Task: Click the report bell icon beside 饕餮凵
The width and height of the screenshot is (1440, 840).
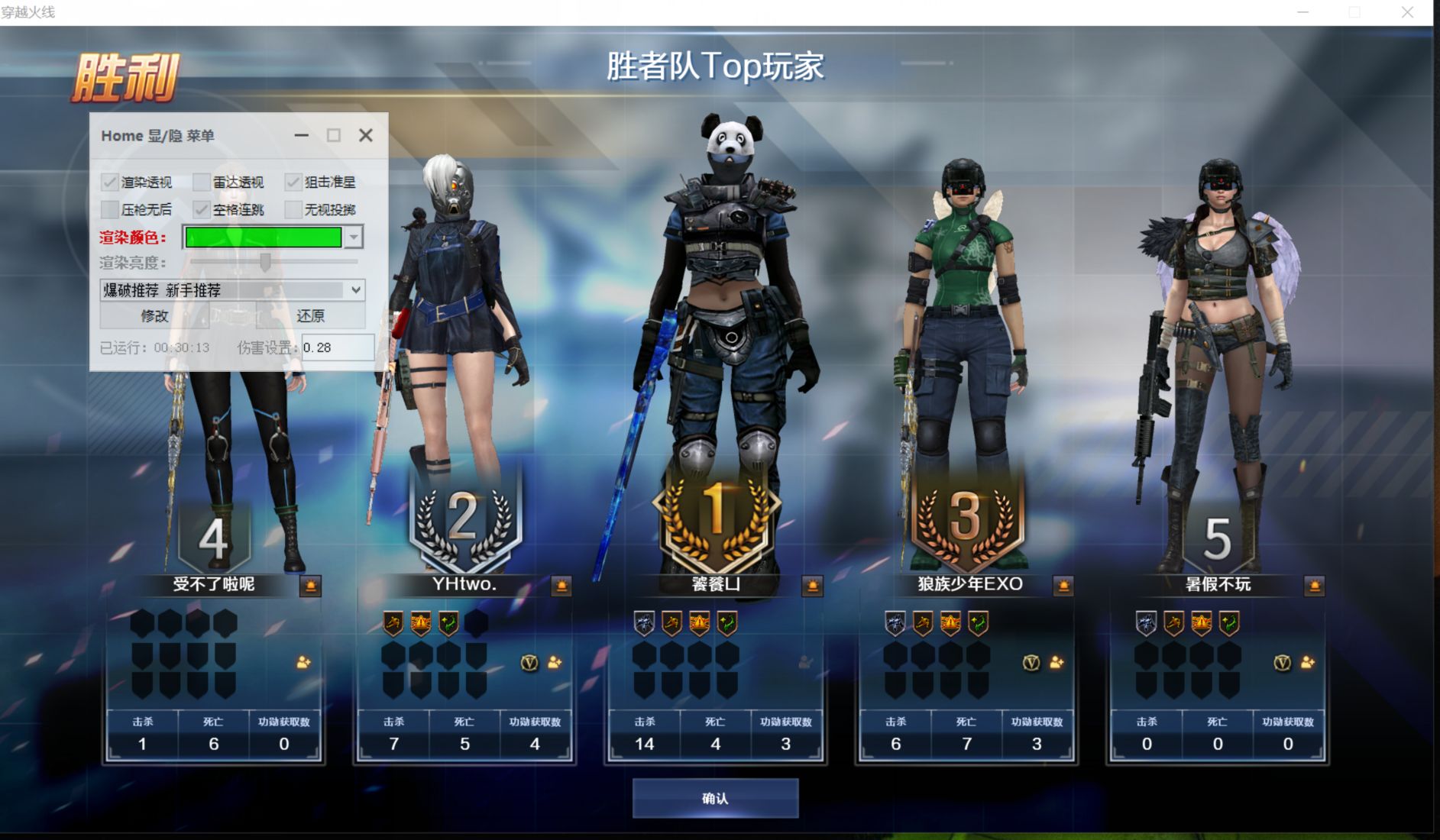Action: [x=813, y=586]
